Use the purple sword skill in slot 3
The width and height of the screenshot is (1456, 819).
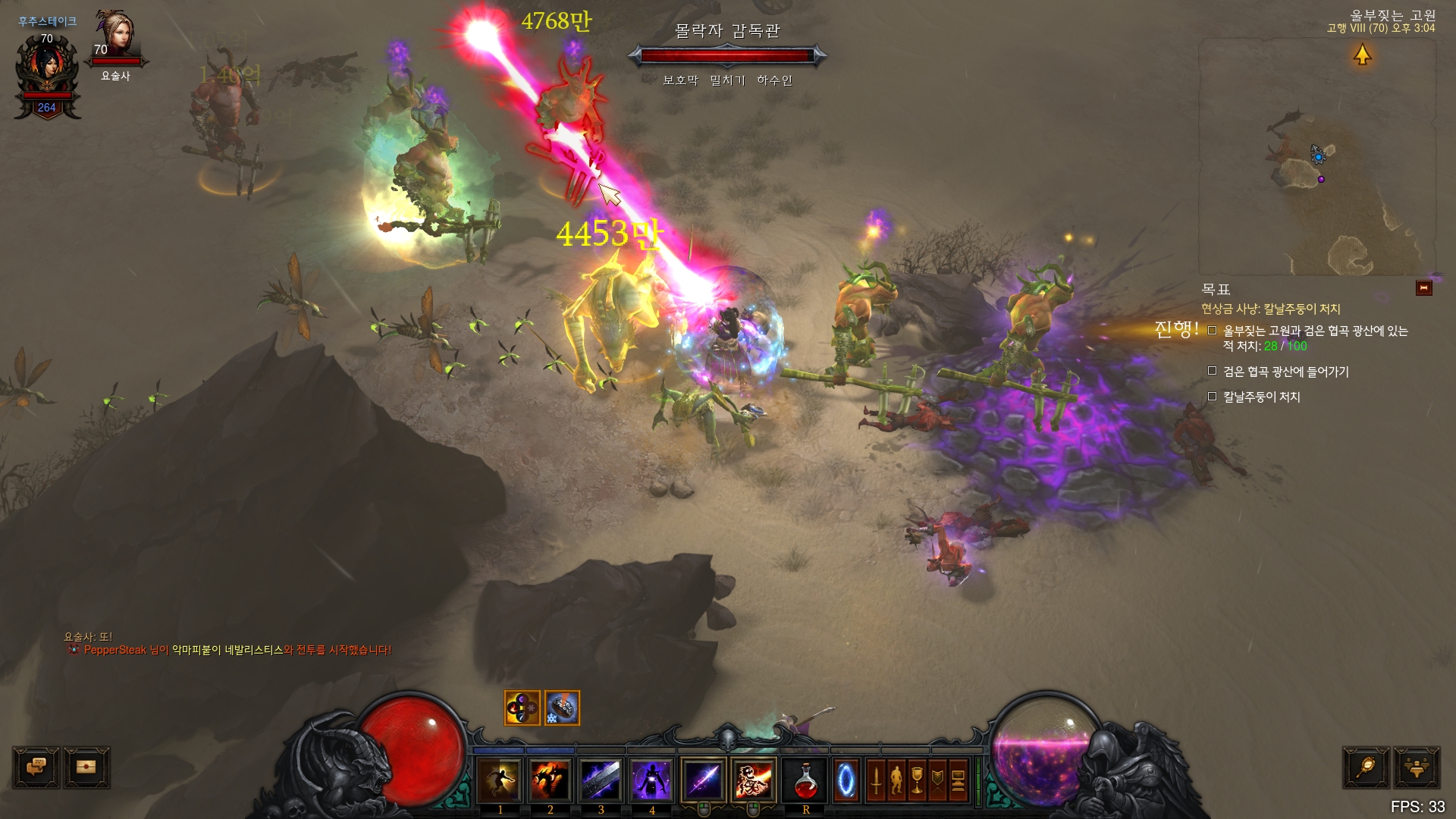point(601,780)
